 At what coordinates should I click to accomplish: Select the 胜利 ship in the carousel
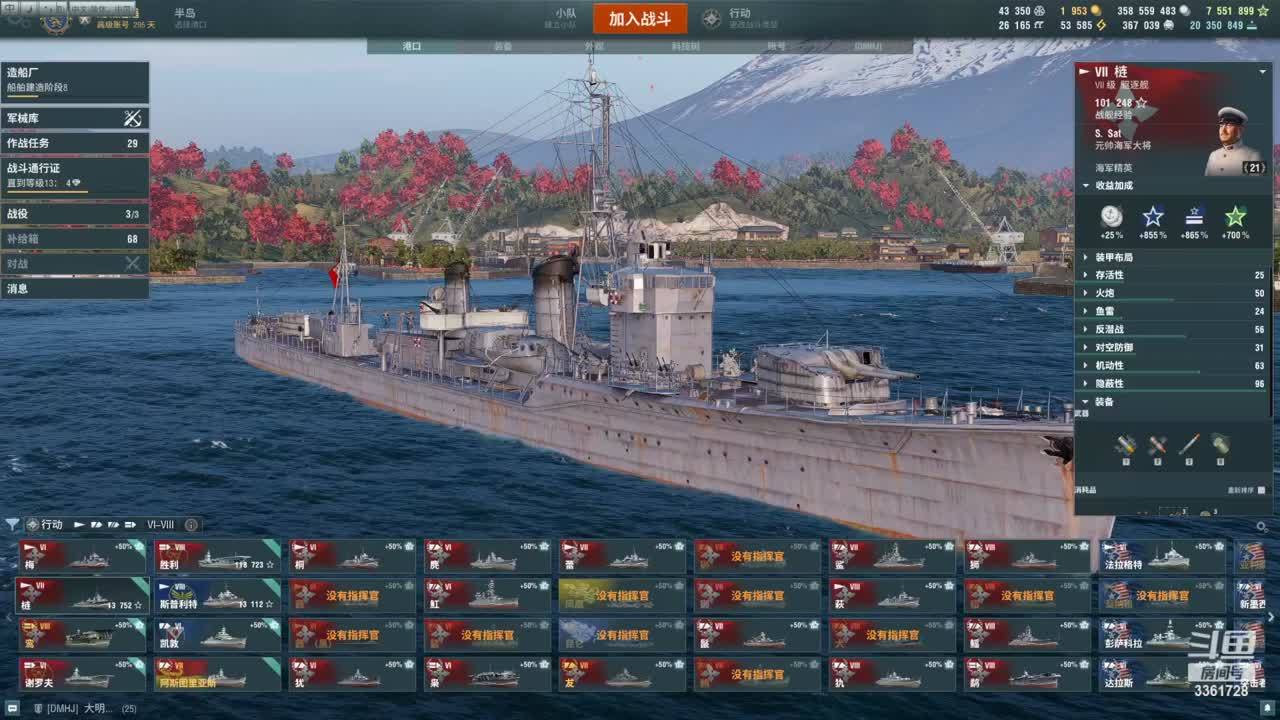[216, 556]
